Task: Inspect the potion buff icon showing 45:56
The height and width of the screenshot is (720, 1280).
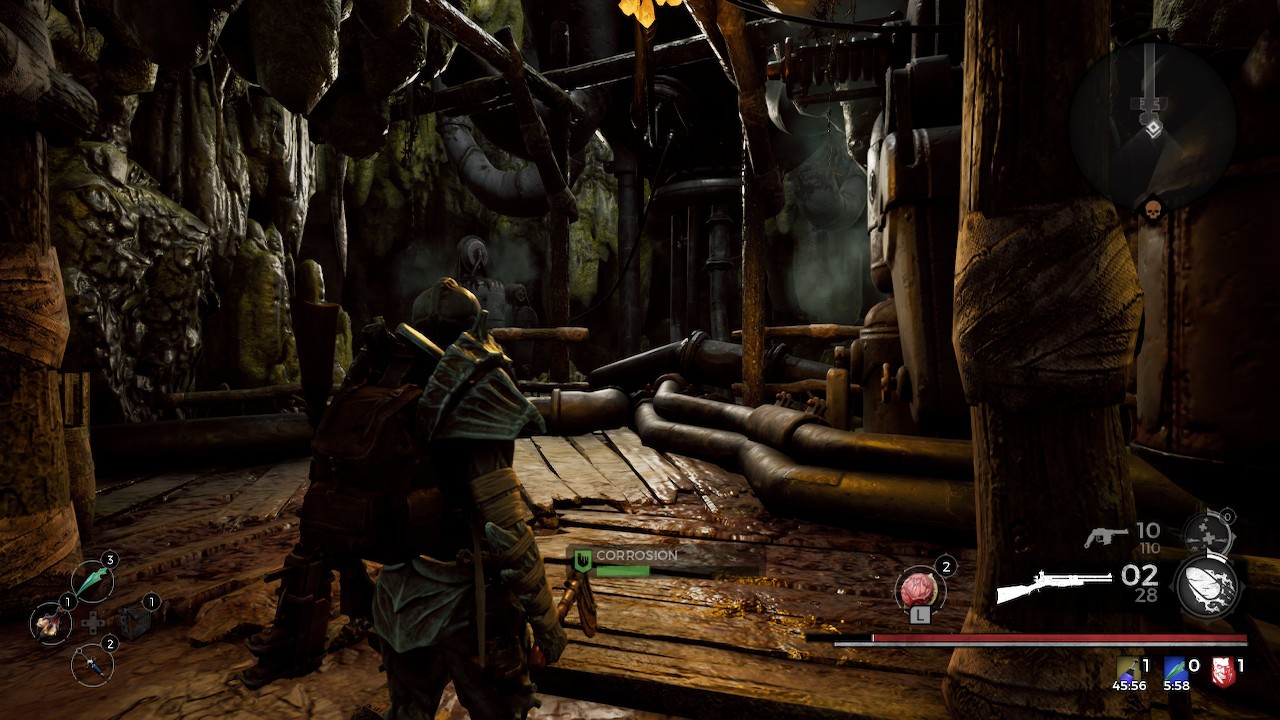Action: (1126, 669)
